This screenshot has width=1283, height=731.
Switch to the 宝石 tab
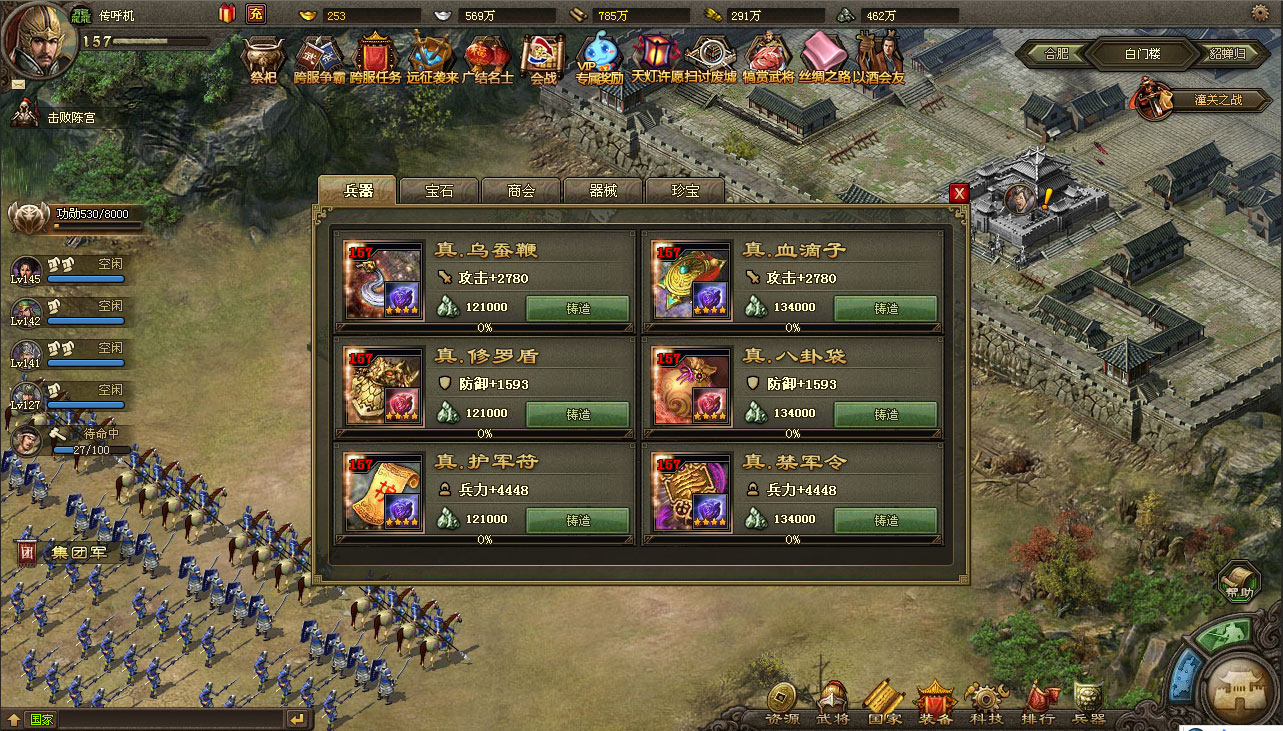[439, 190]
